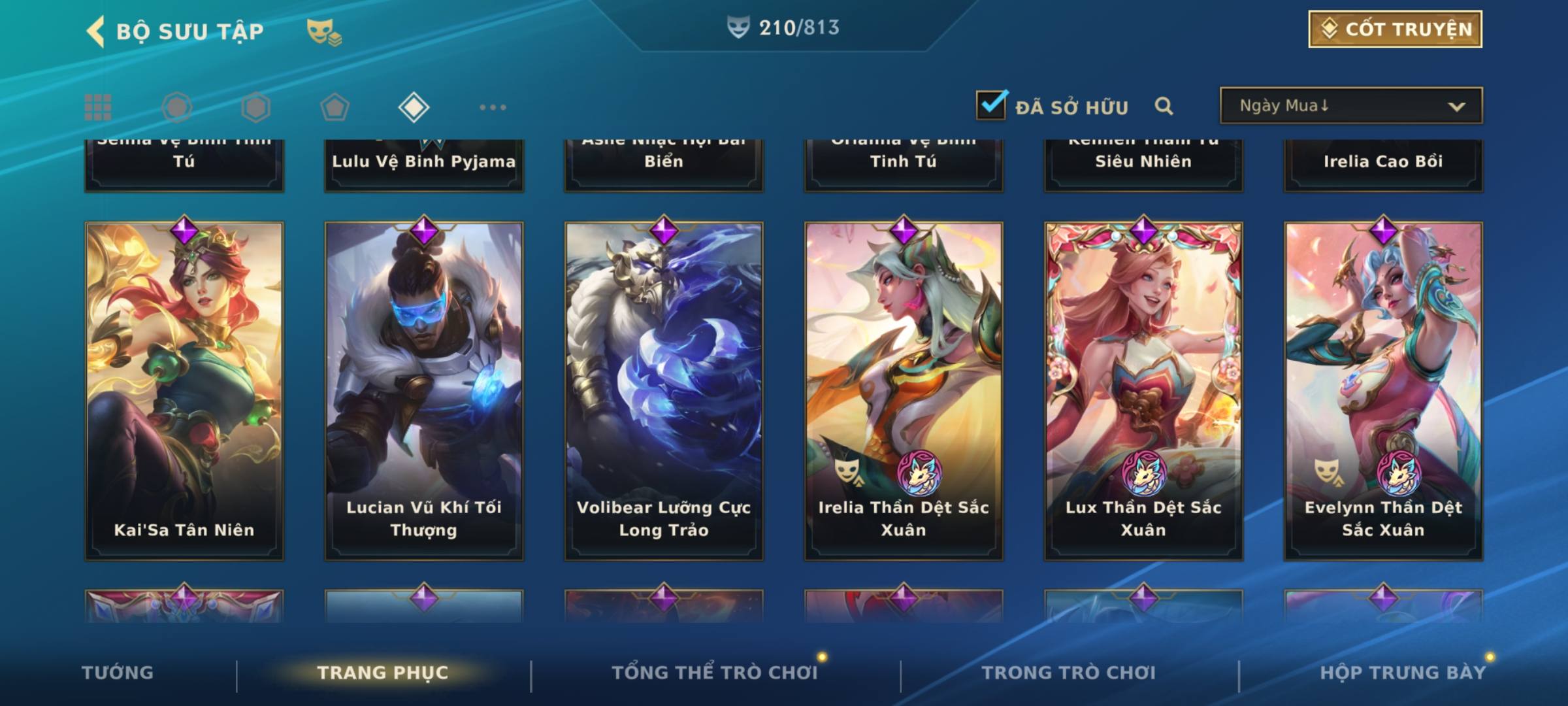Choose the diamond rarity filter
The height and width of the screenshot is (706, 1568).
point(414,107)
